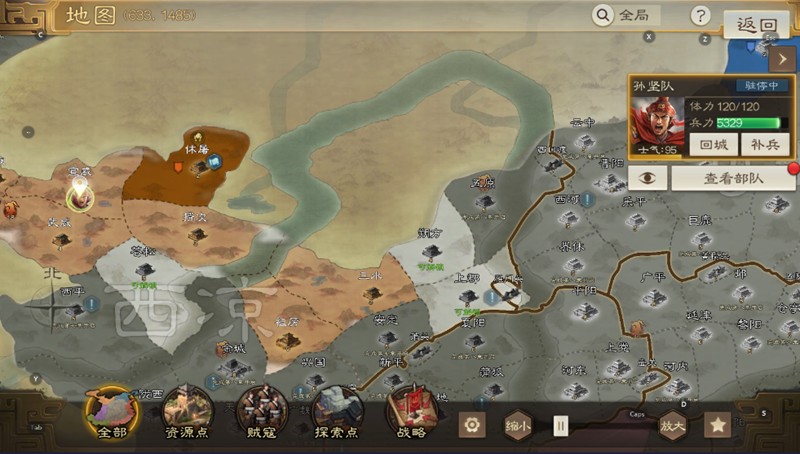Open the star favorites button
This screenshot has width=800, height=454.
(717, 425)
